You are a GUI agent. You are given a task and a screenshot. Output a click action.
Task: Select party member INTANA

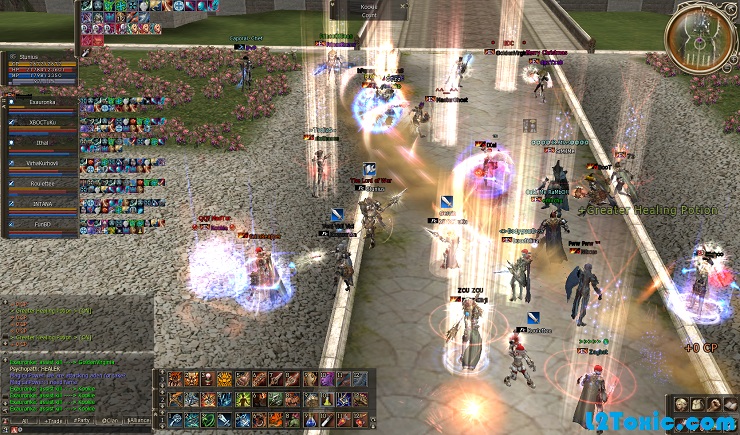42,203
